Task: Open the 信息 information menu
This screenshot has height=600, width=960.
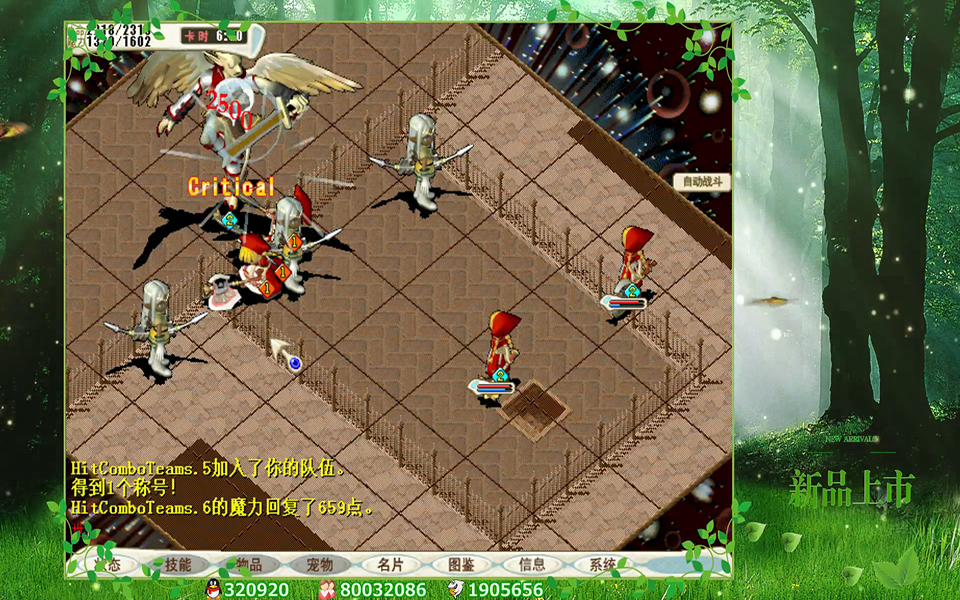Action: coord(533,565)
